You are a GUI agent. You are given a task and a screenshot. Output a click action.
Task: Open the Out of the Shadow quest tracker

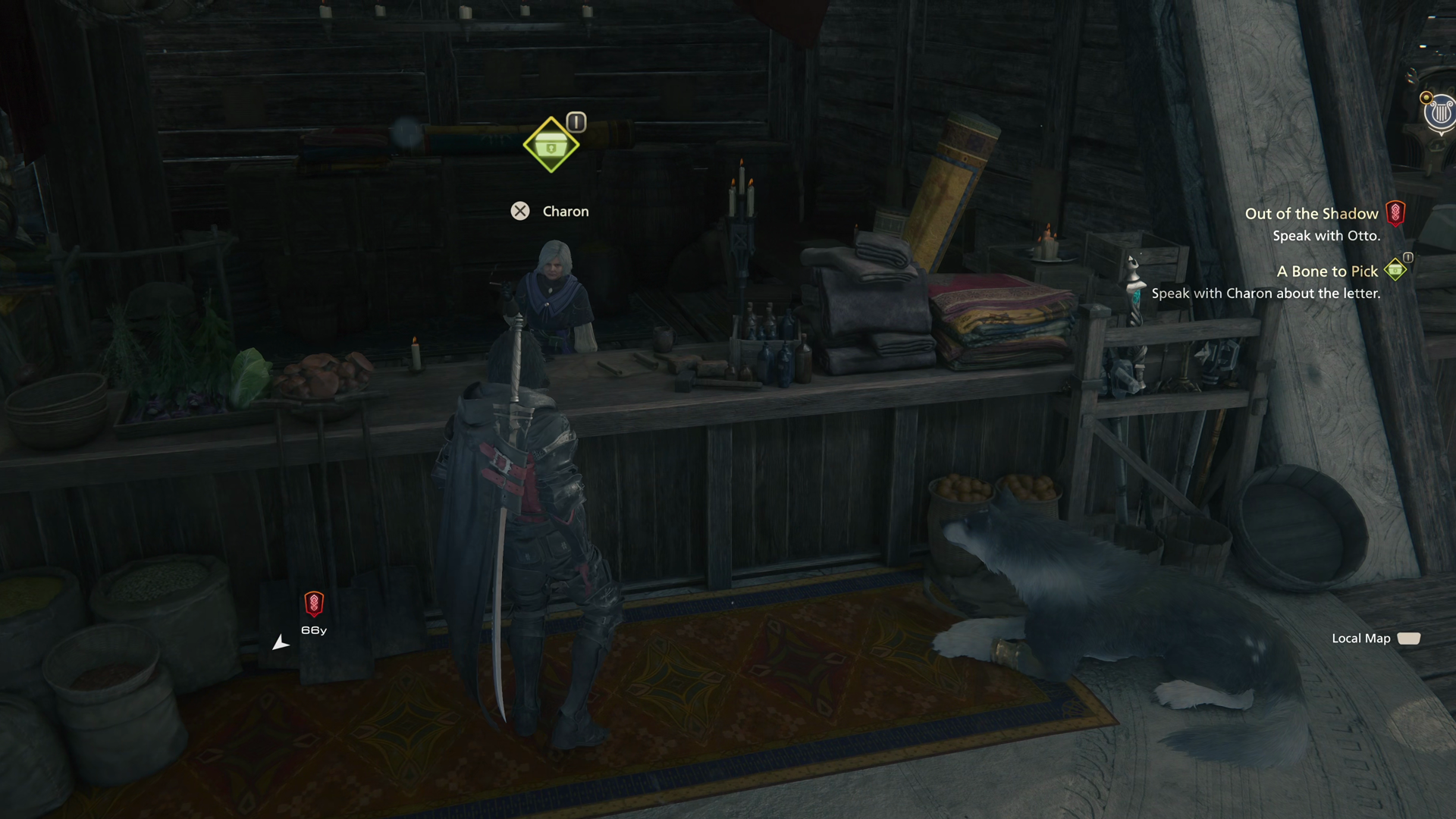point(1311,214)
